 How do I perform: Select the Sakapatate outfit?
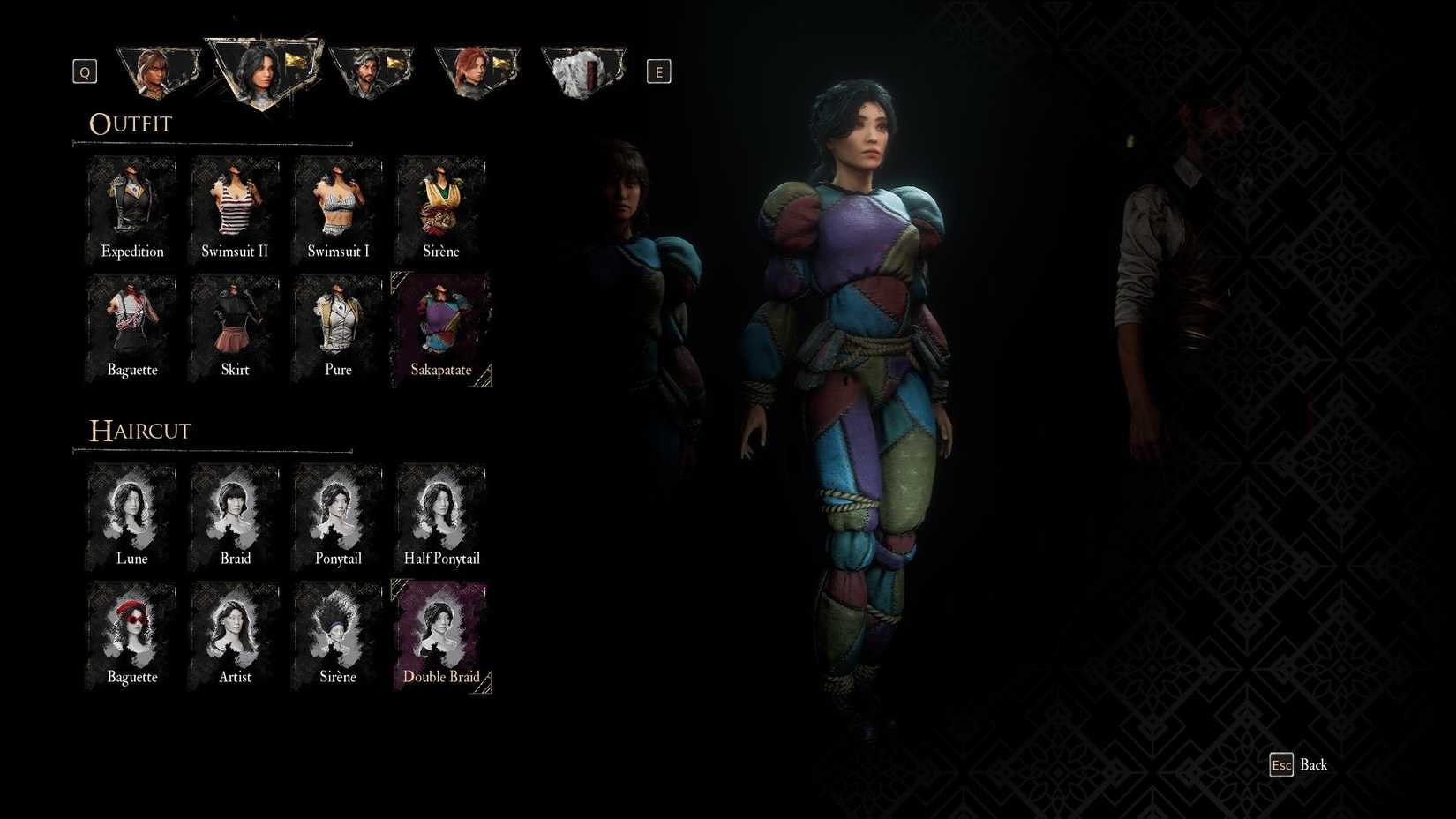(440, 327)
